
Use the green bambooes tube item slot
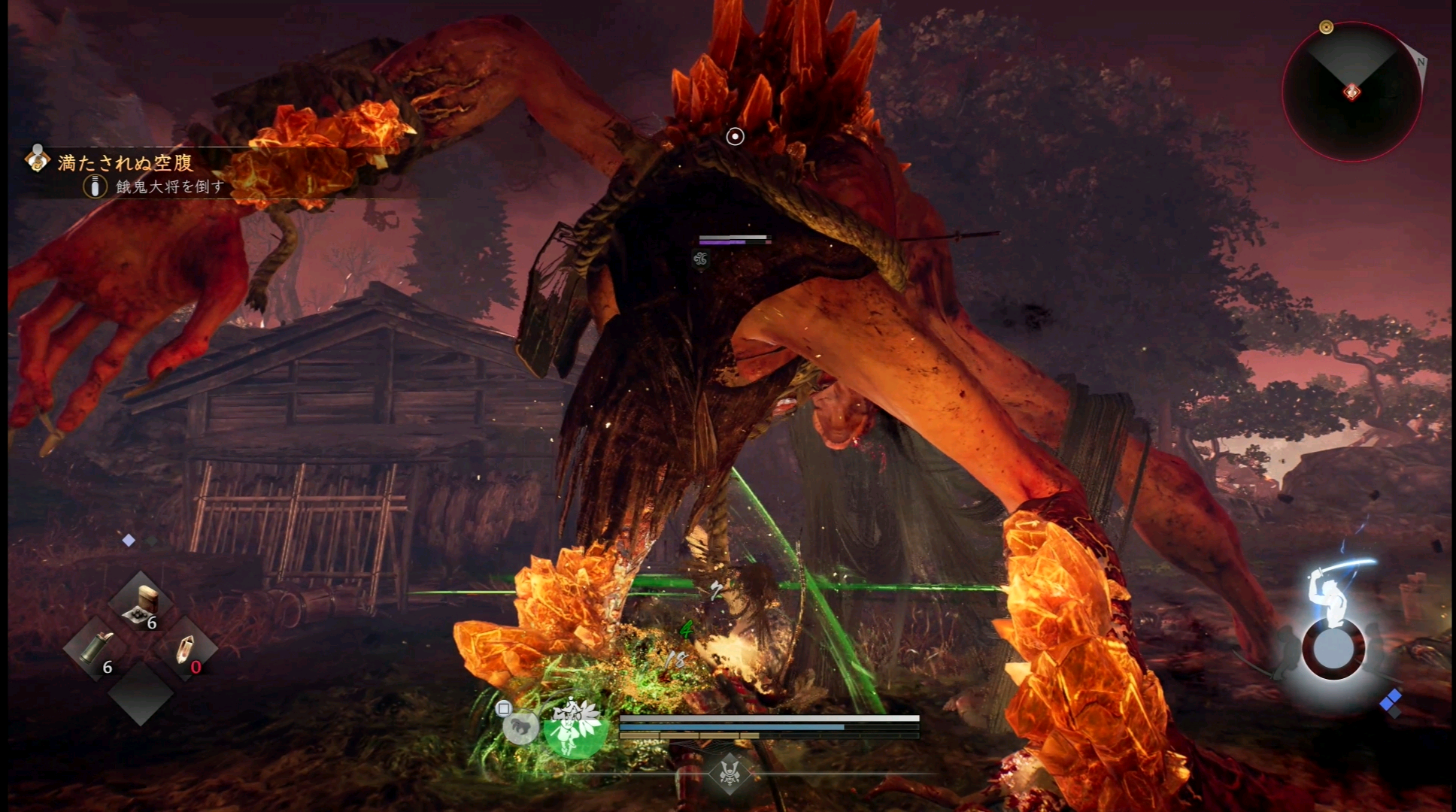pos(96,649)
